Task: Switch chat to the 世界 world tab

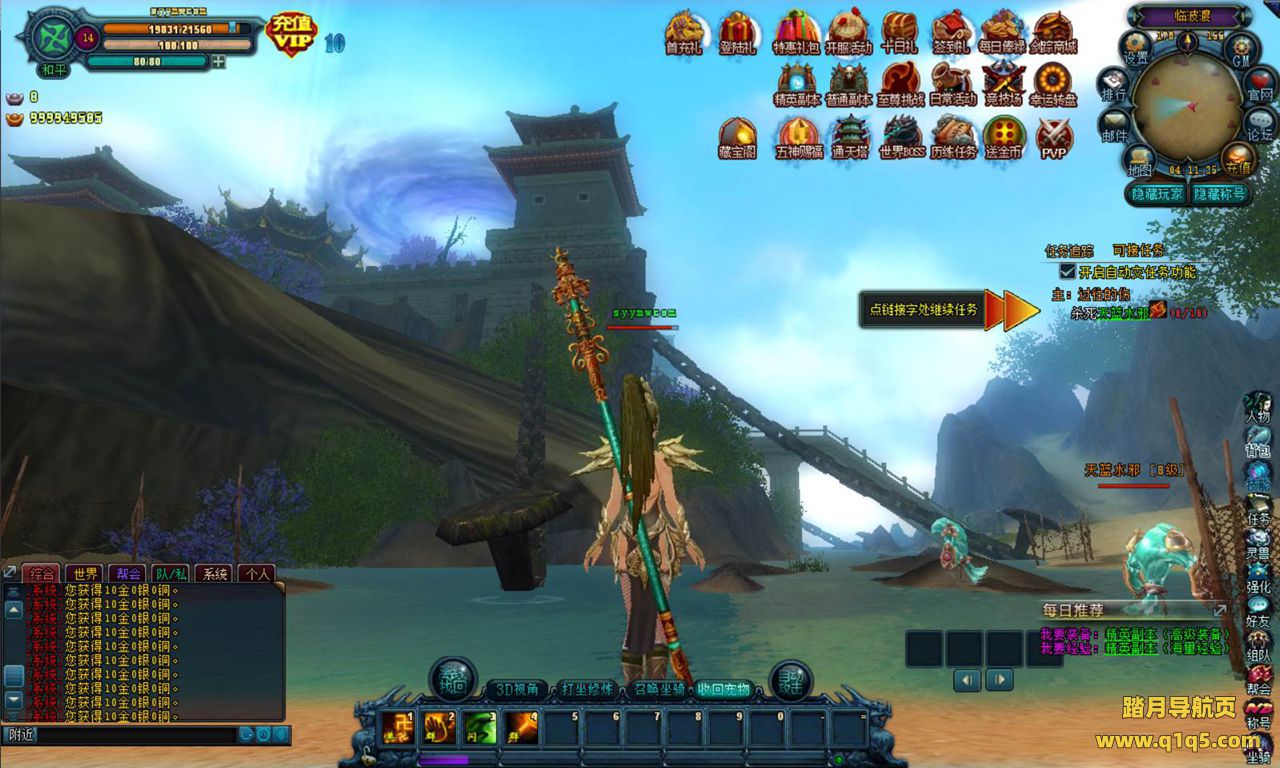Action: 83,574
